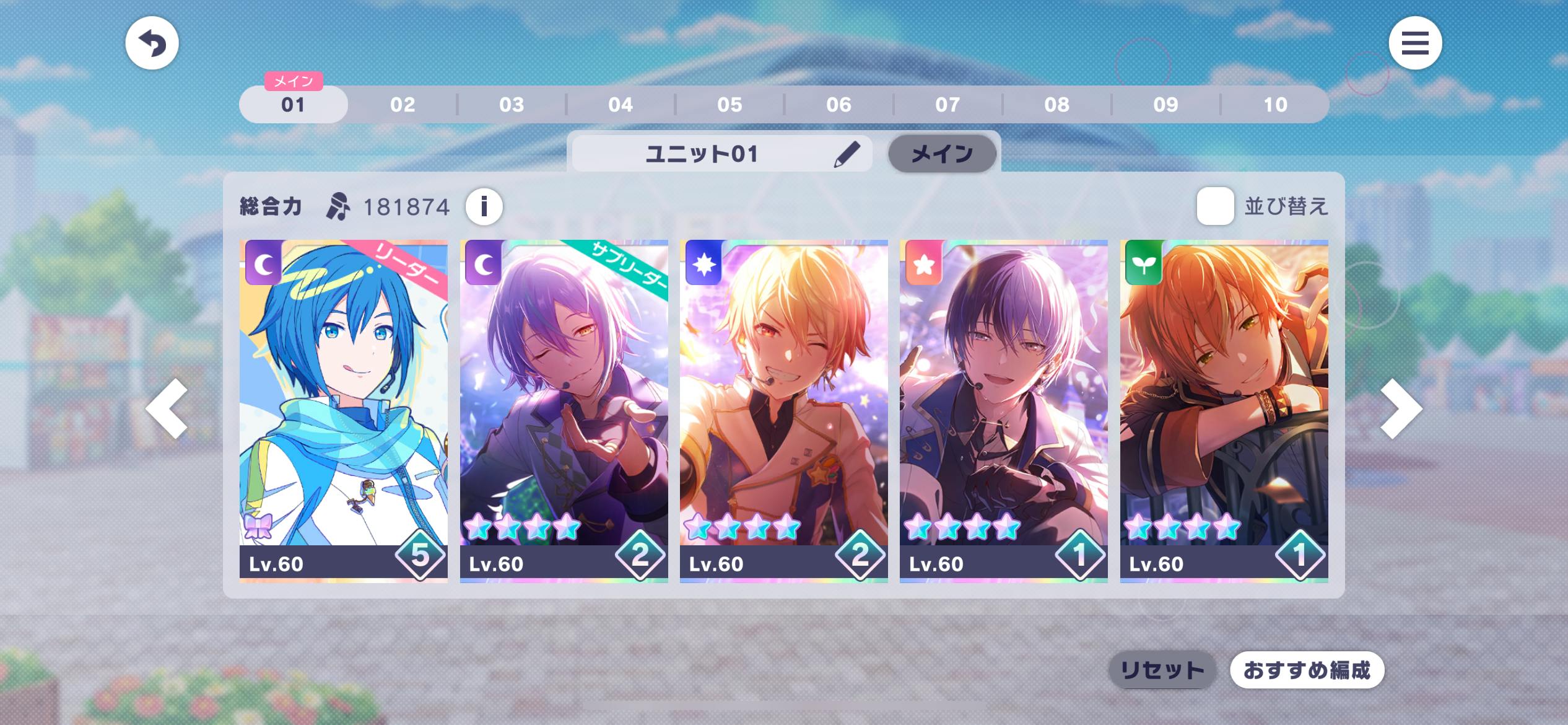1568x725 pixels.
Task: Go to the next unit with right arrow
Action: click(x=1401, y=409)
